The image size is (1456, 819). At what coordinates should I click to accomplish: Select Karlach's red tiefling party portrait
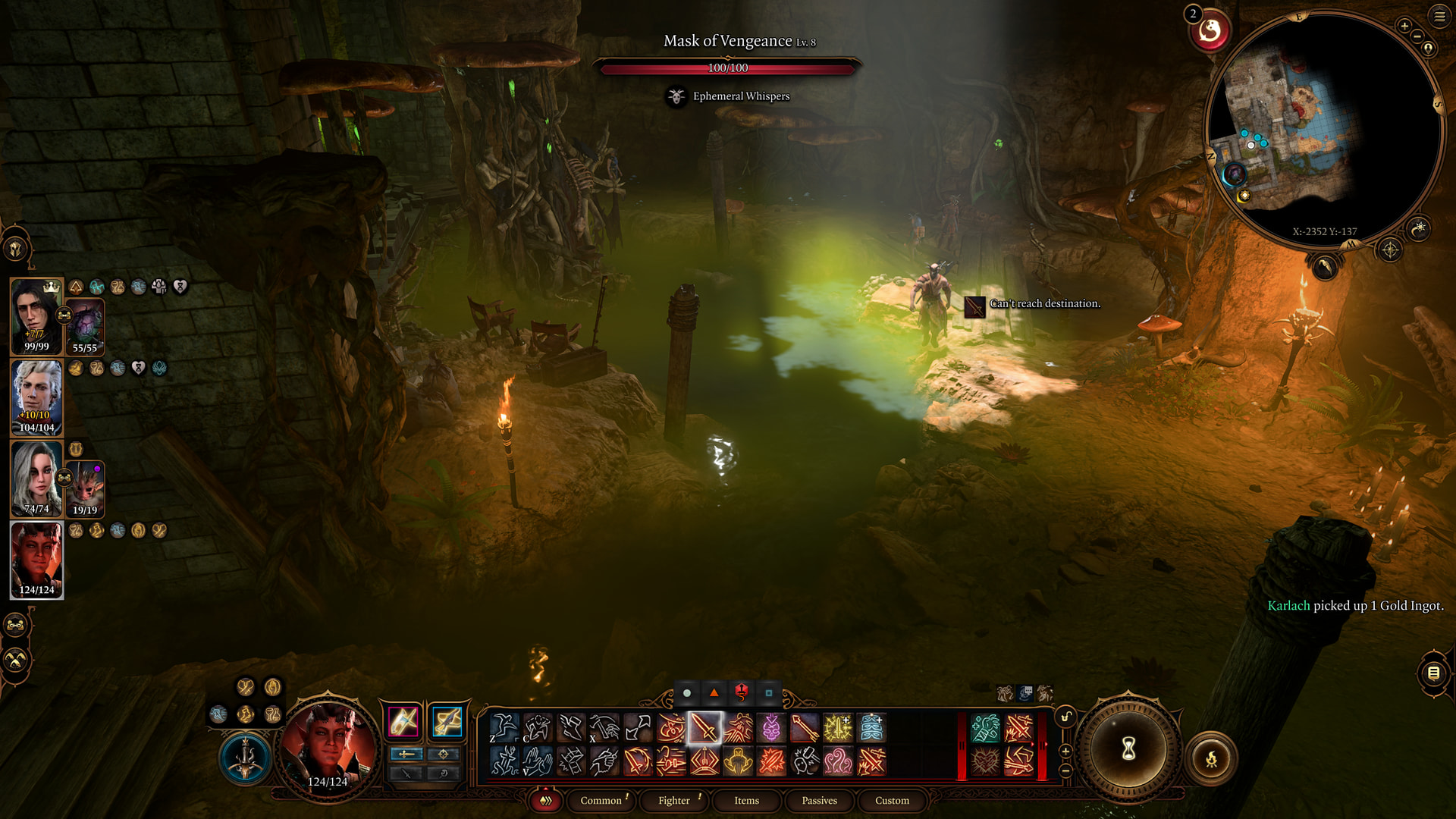tap(36, 560)
